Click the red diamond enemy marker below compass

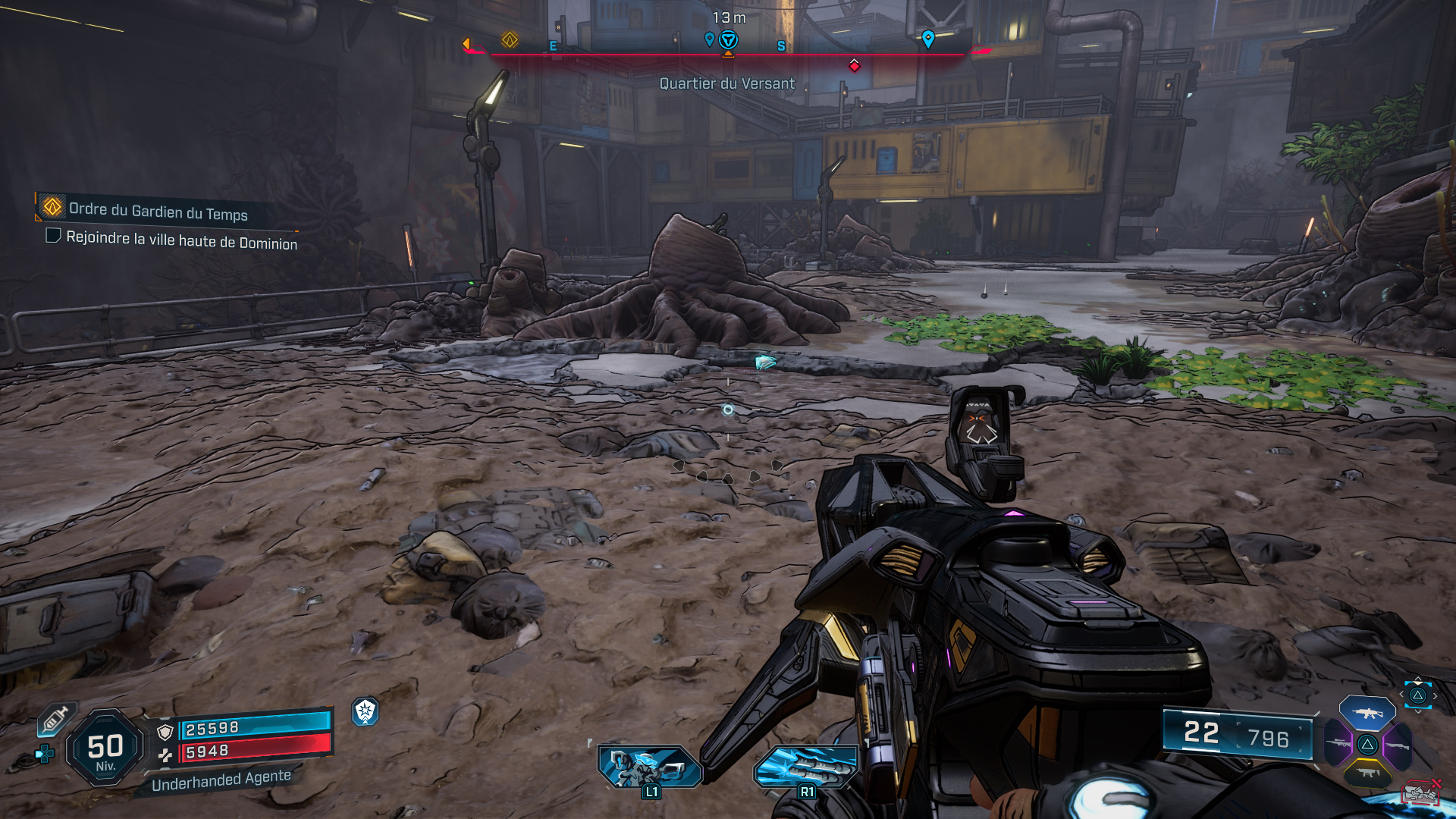[855, 66]
